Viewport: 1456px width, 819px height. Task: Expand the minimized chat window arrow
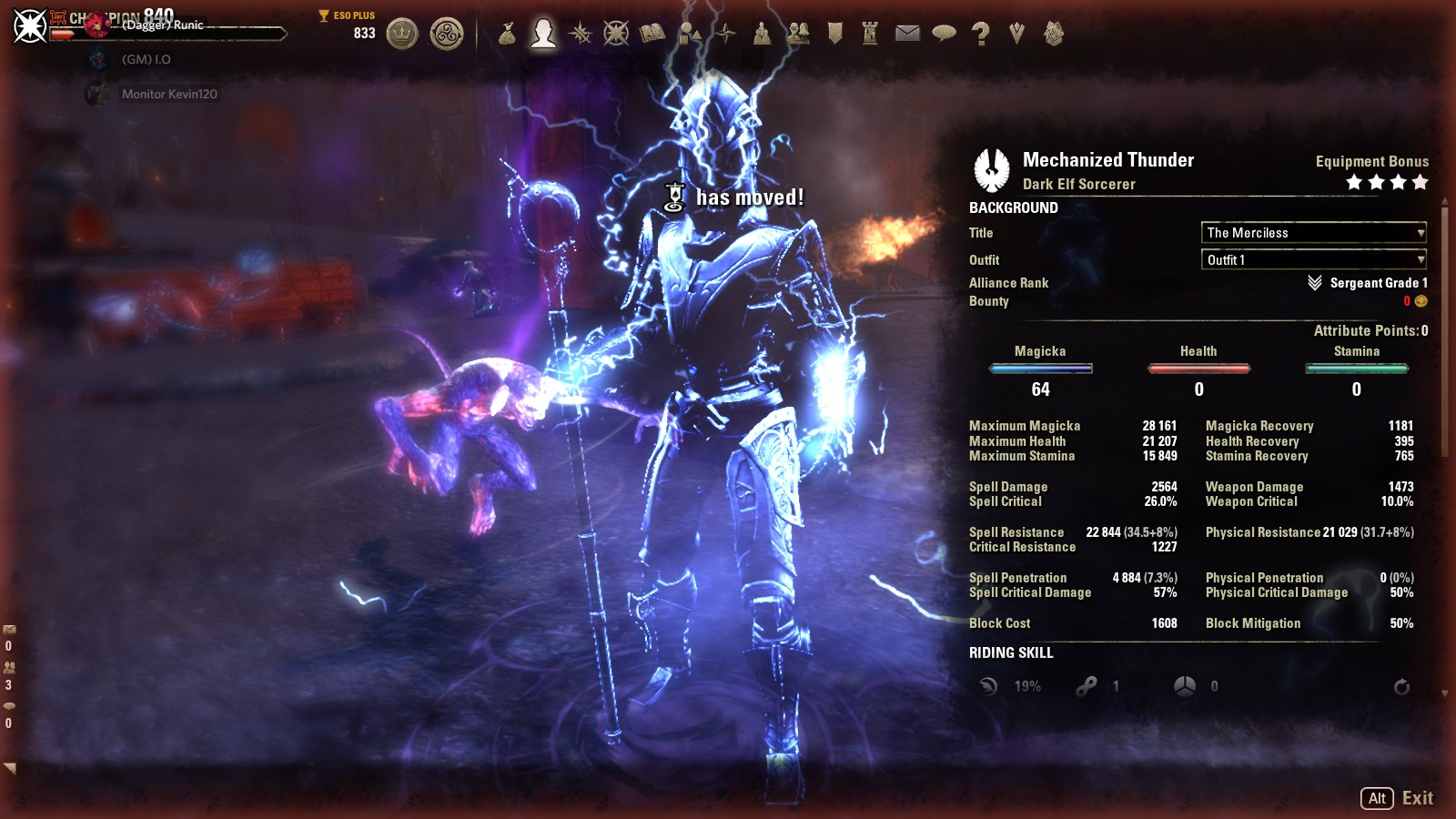coord(10,769)
